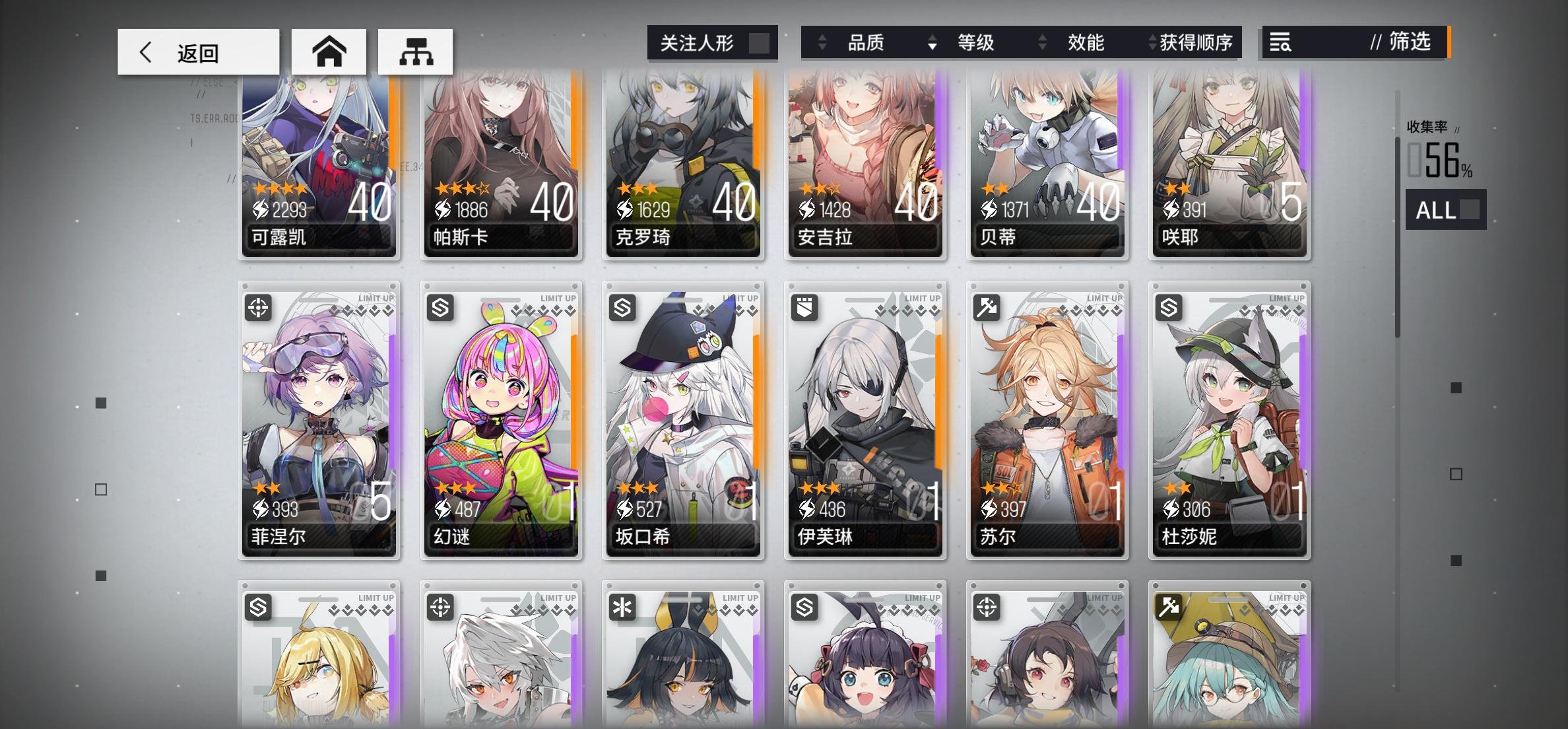The image size is (1568, 729).
Task: Select the 效能 sorting tab
Action: tap(1086, 43)
